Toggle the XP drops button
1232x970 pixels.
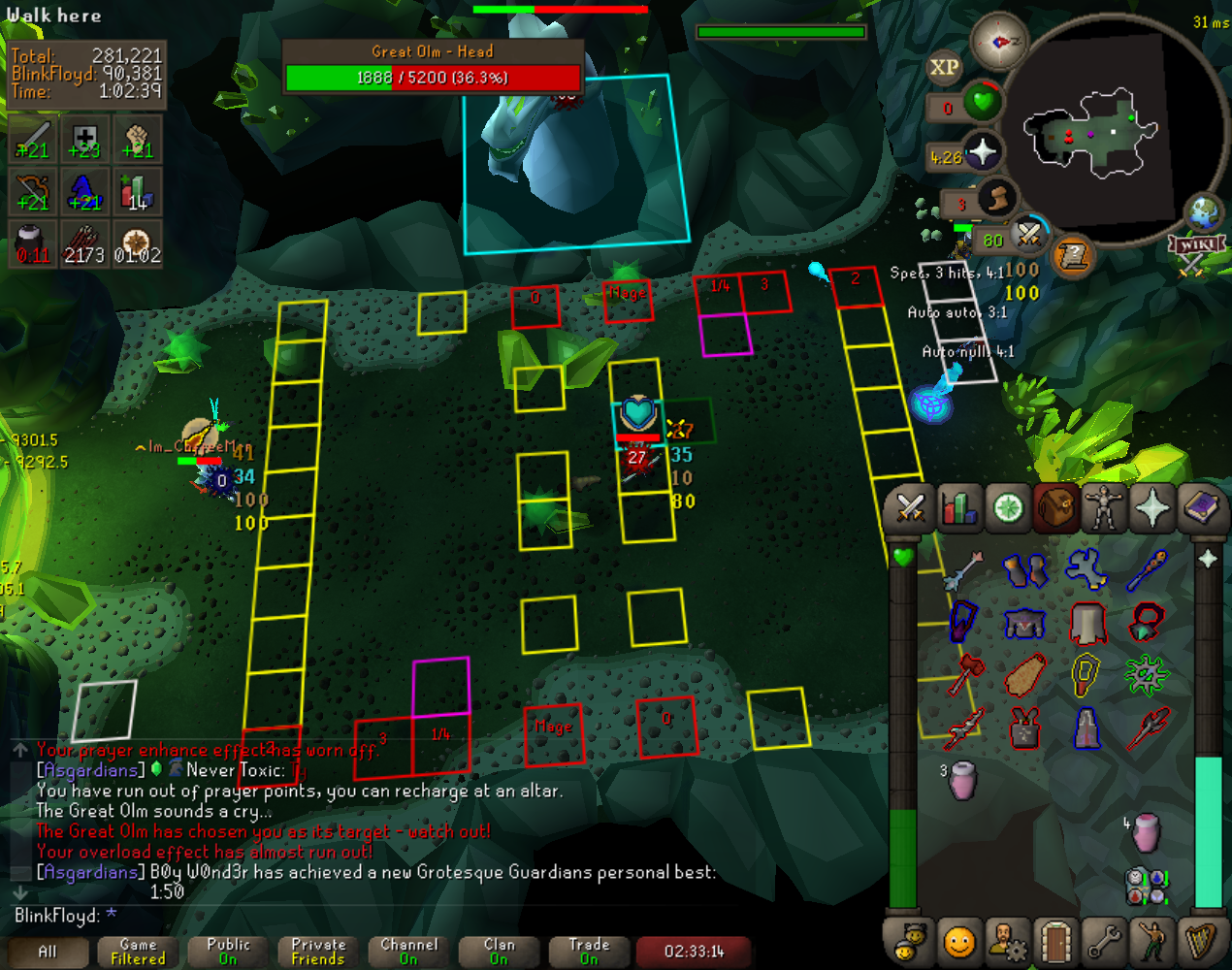click(944, 67)
